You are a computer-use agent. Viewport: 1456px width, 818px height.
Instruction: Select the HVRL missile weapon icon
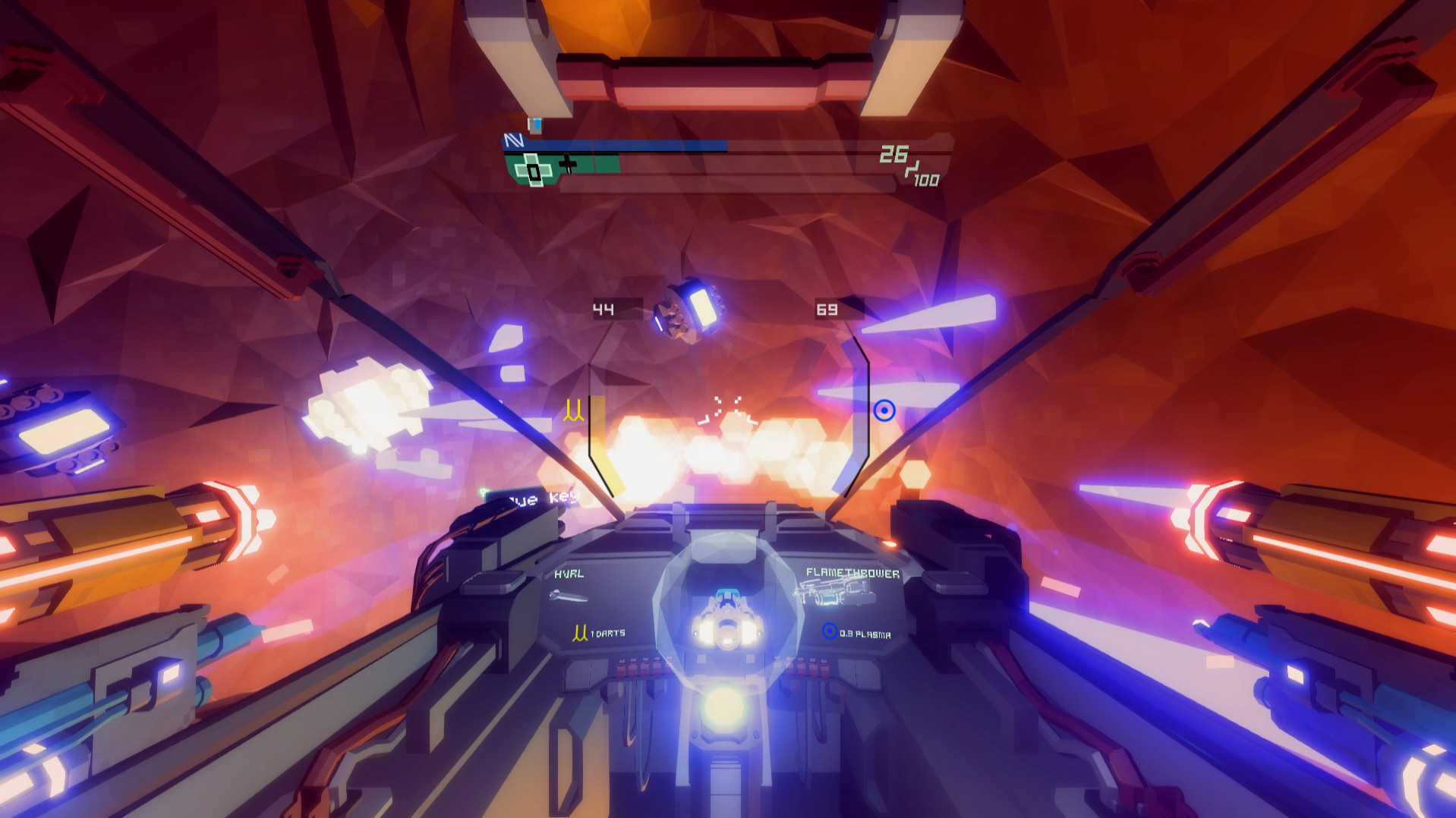click(570, 598)
